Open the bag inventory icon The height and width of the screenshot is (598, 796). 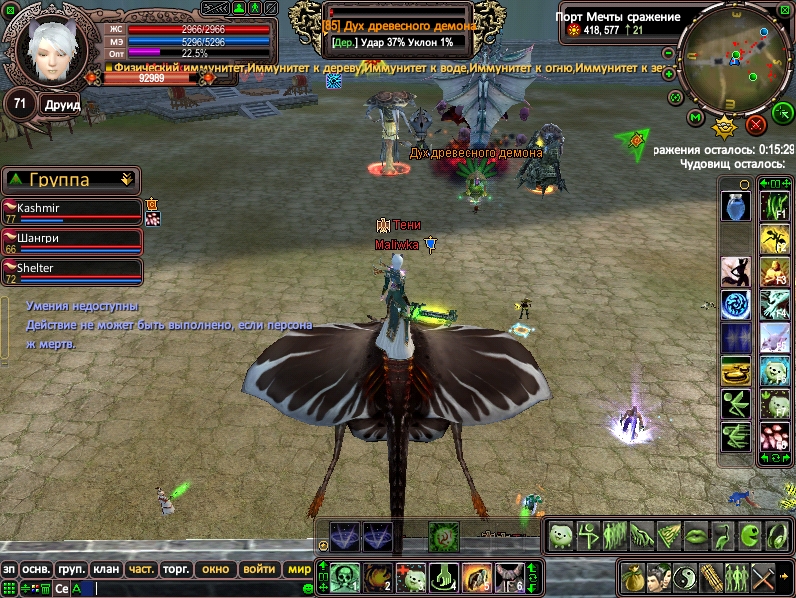[632, 577]
